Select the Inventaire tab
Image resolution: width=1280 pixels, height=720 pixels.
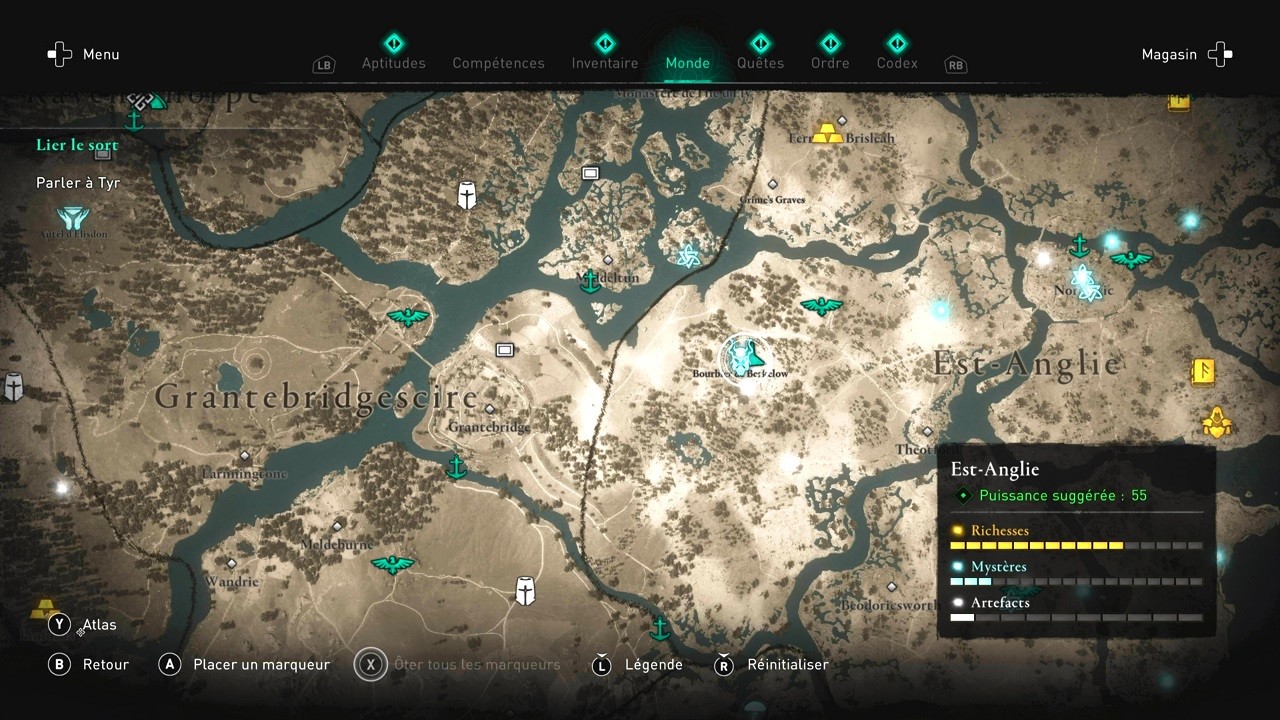604,62
